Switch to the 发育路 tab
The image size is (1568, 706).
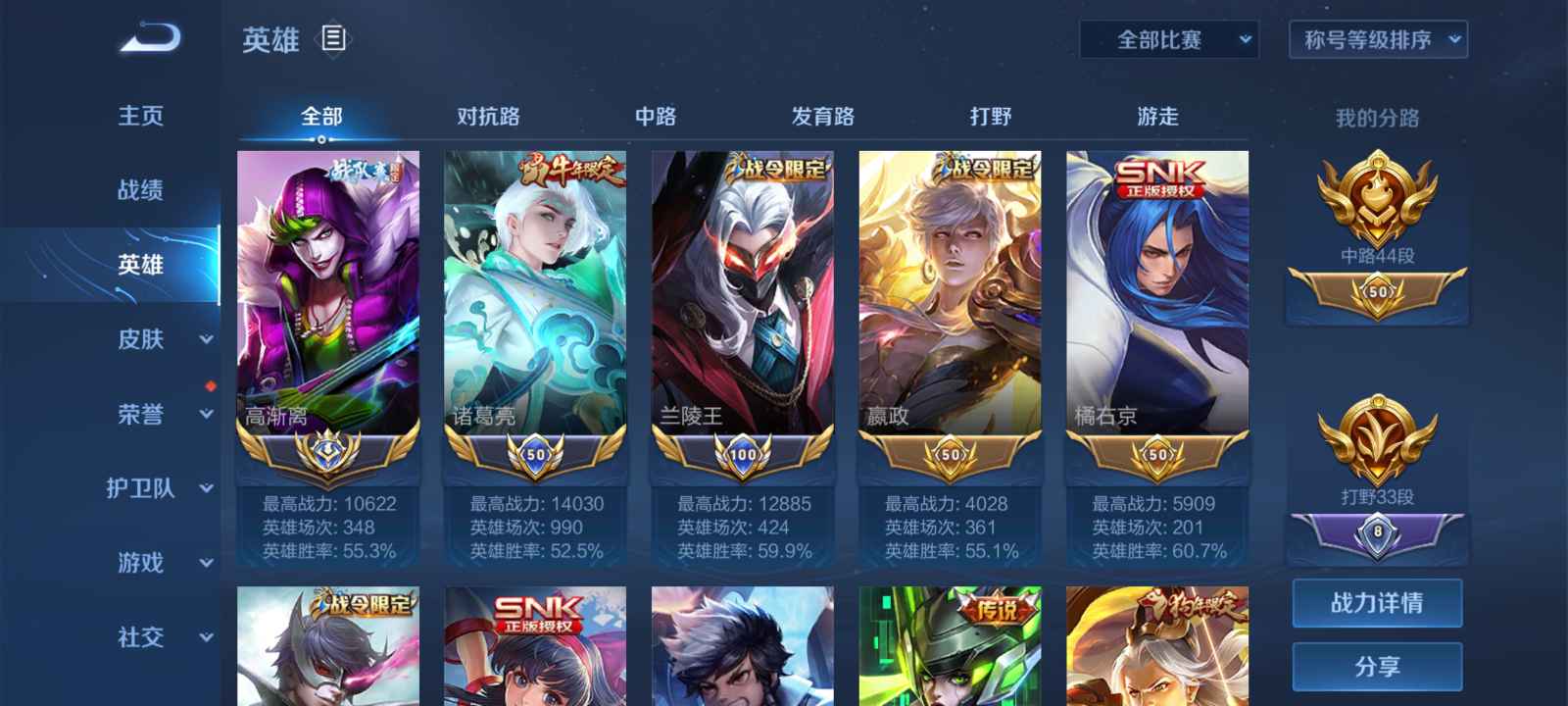(821, 116)
